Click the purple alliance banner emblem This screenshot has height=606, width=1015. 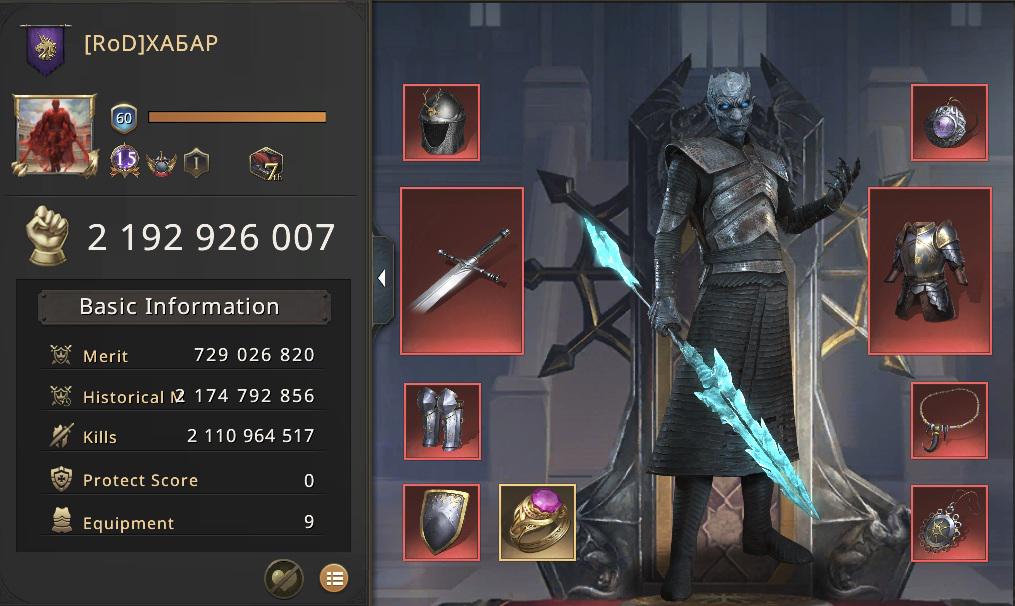point(44,47)
